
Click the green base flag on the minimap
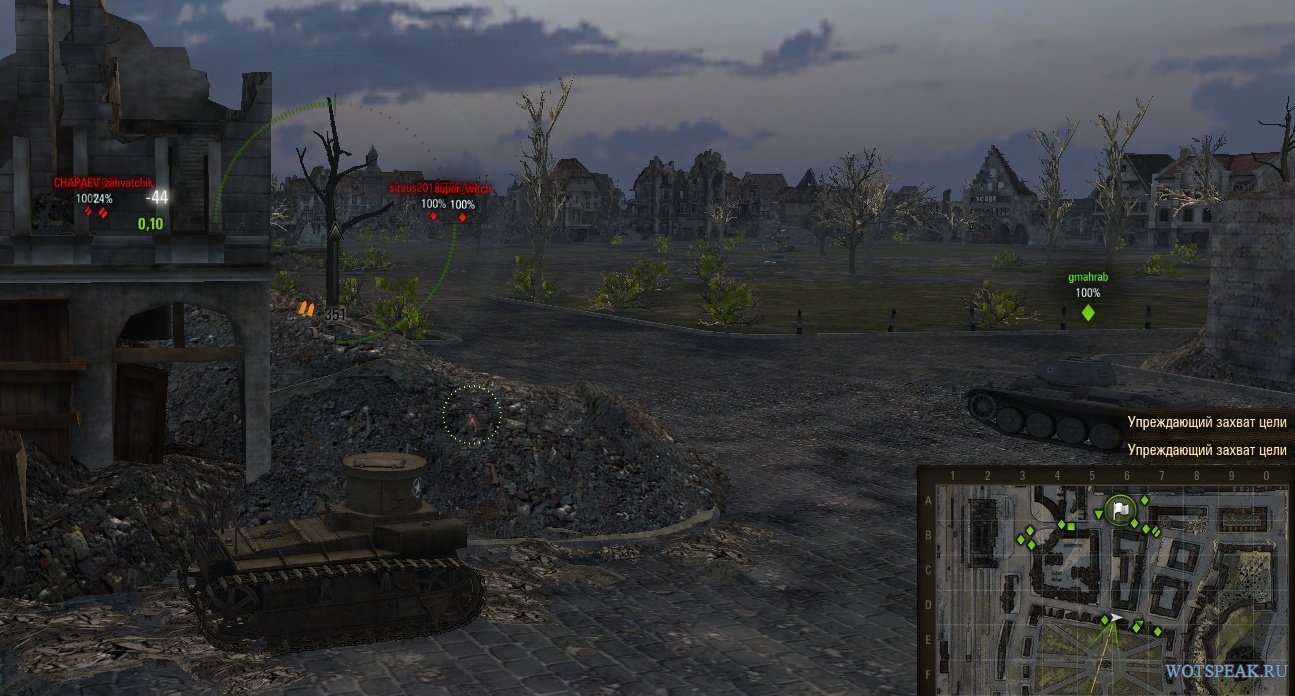pos(1121,508)
